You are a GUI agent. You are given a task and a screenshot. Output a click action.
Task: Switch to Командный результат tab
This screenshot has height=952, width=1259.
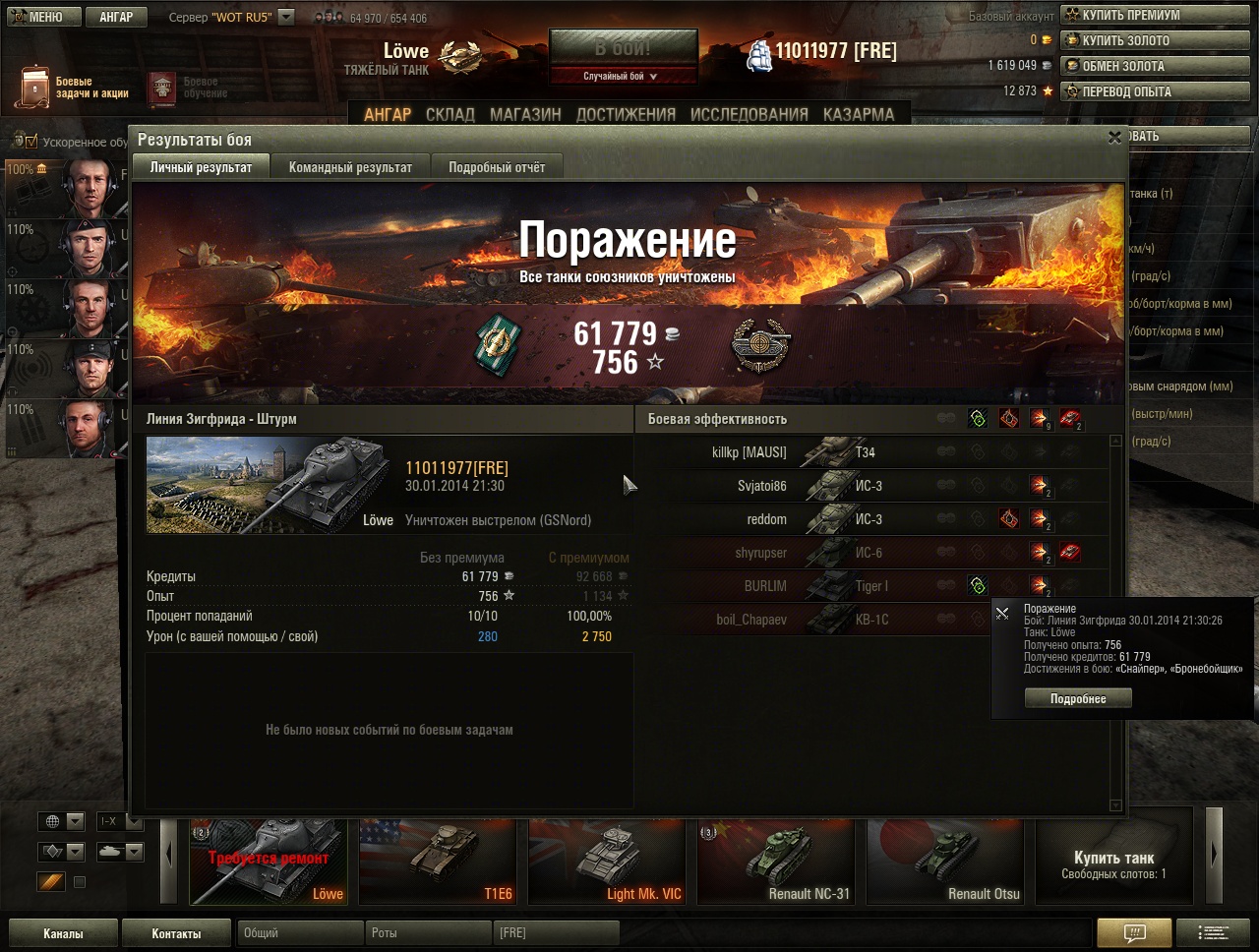350,167
